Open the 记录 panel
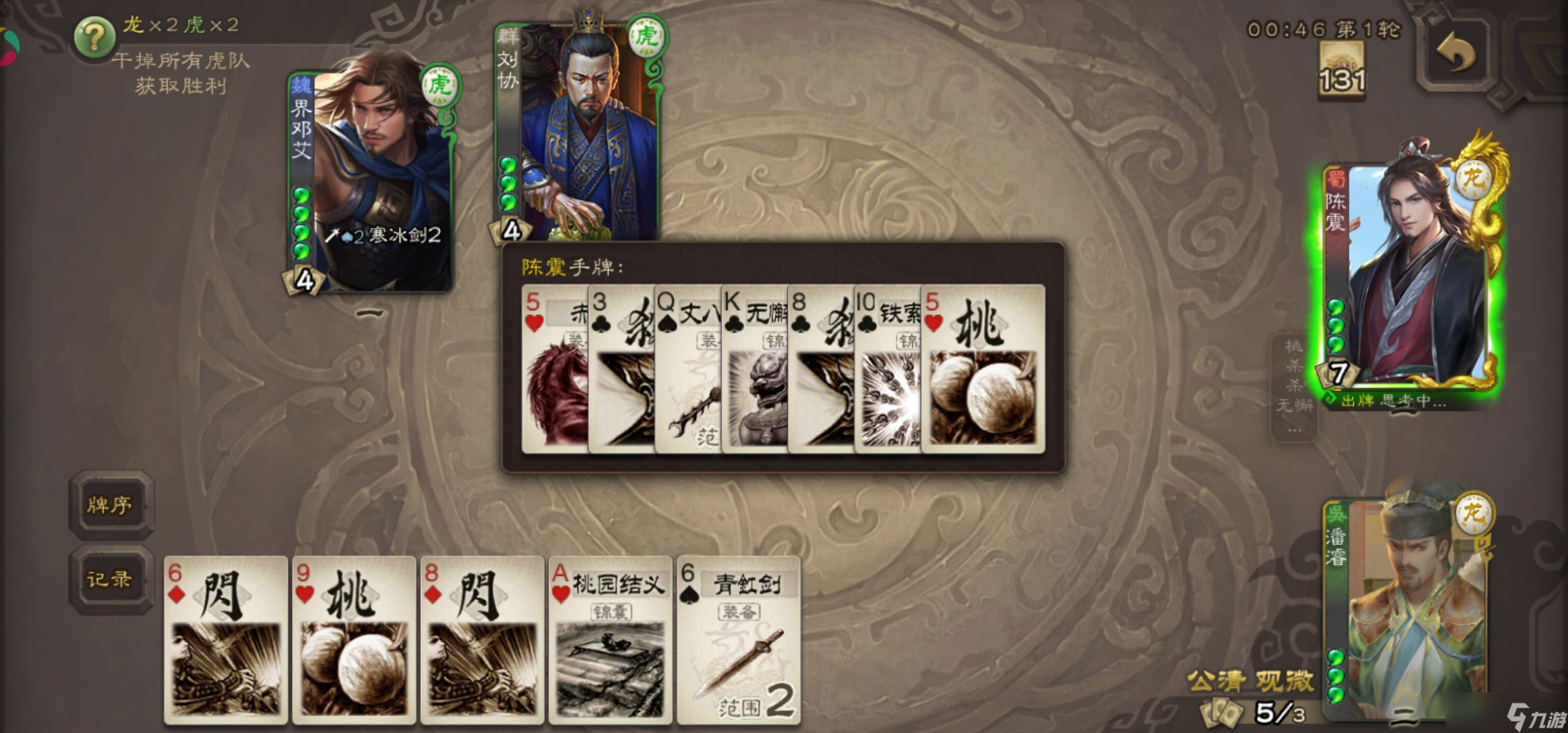Screen dimensions: 1568x733 click(x=111, y=580)
